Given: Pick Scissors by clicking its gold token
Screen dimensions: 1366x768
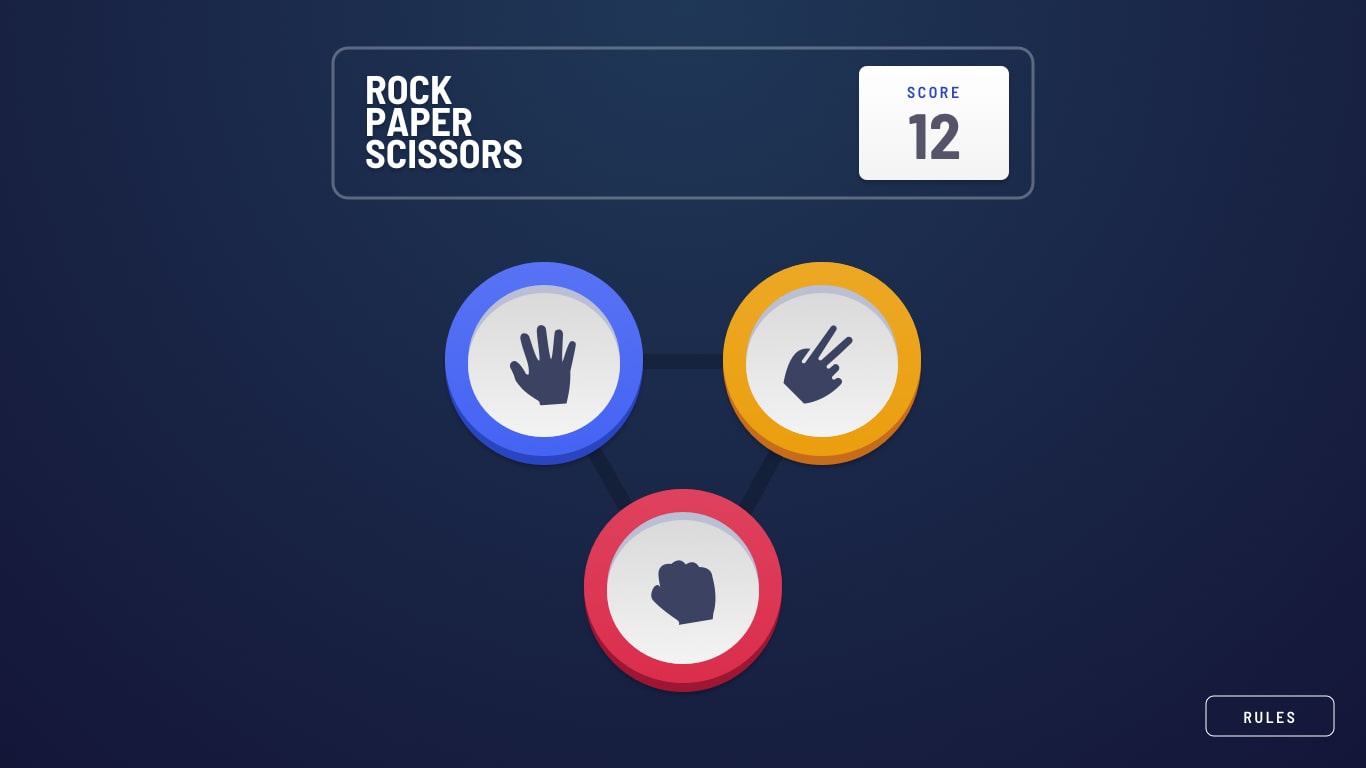Looking at the screenshot, I should click(821, 361).
